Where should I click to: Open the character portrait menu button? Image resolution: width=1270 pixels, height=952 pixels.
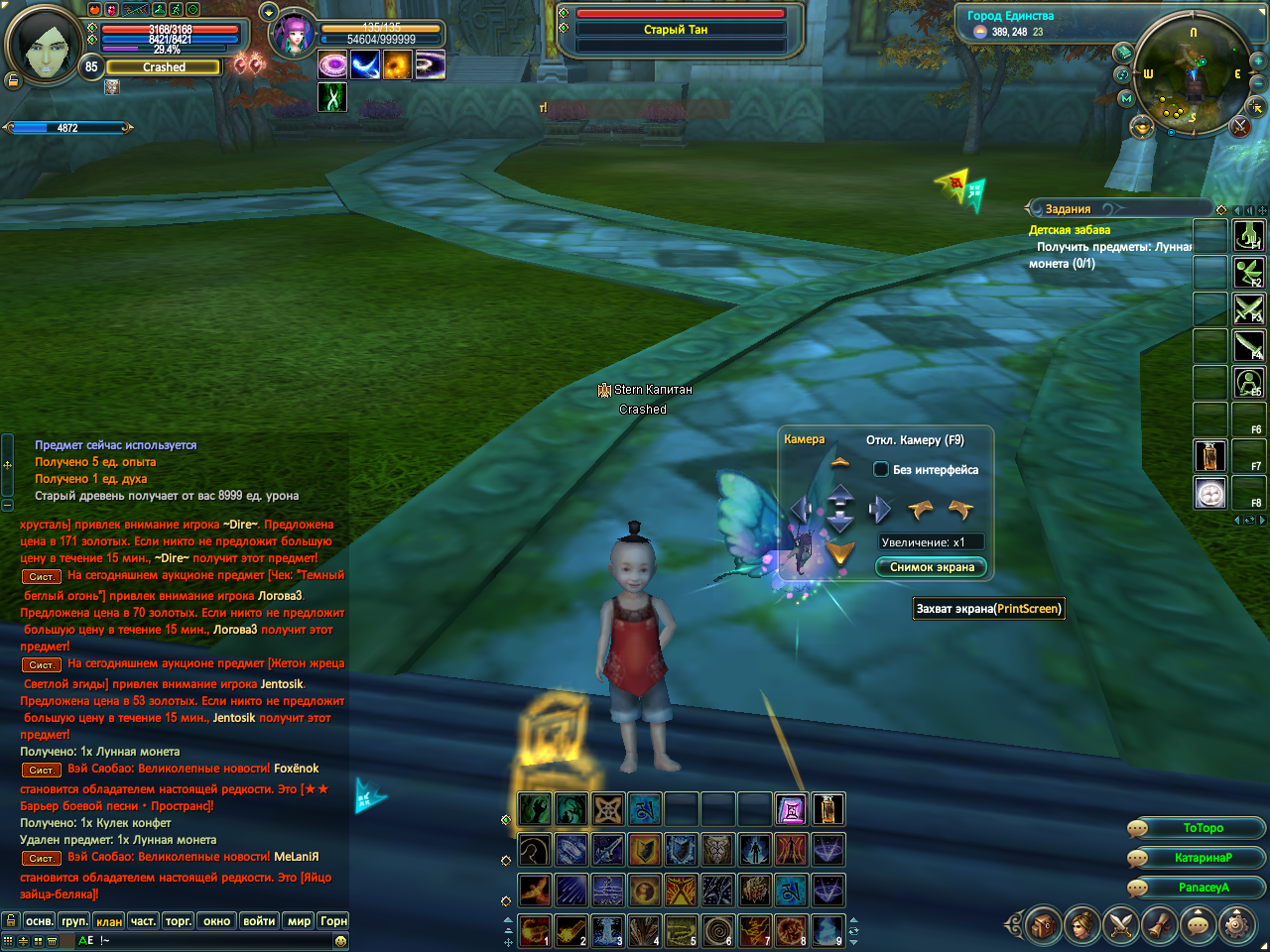pyautogui.click(x=1081, y=926)
